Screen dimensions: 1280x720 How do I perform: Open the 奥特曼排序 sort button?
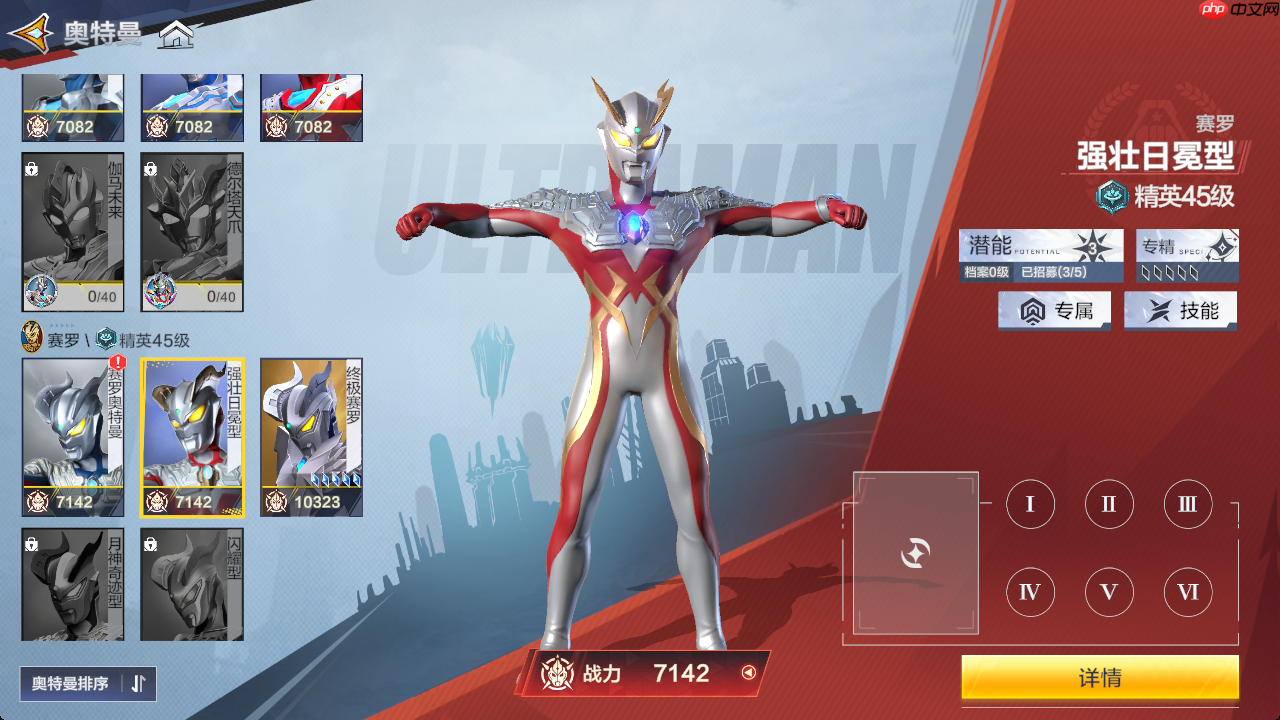88,683
